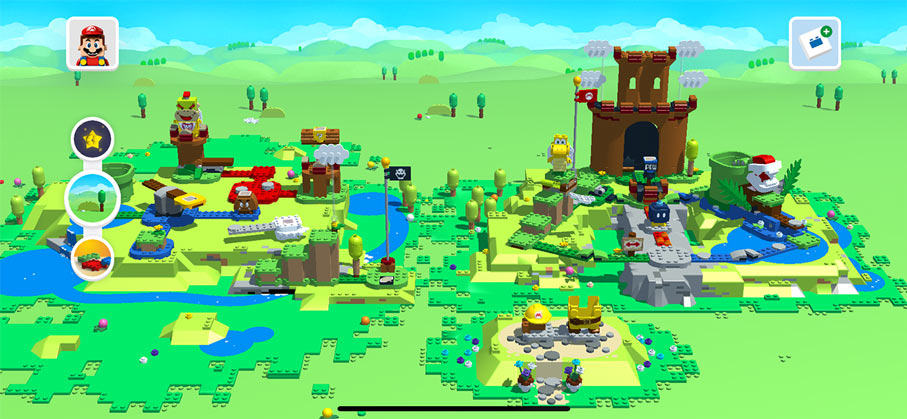Image resolution: width=907 pixels, height=419 pixels.
Task: Select the red brick build circle button
Action: point(92,258)
